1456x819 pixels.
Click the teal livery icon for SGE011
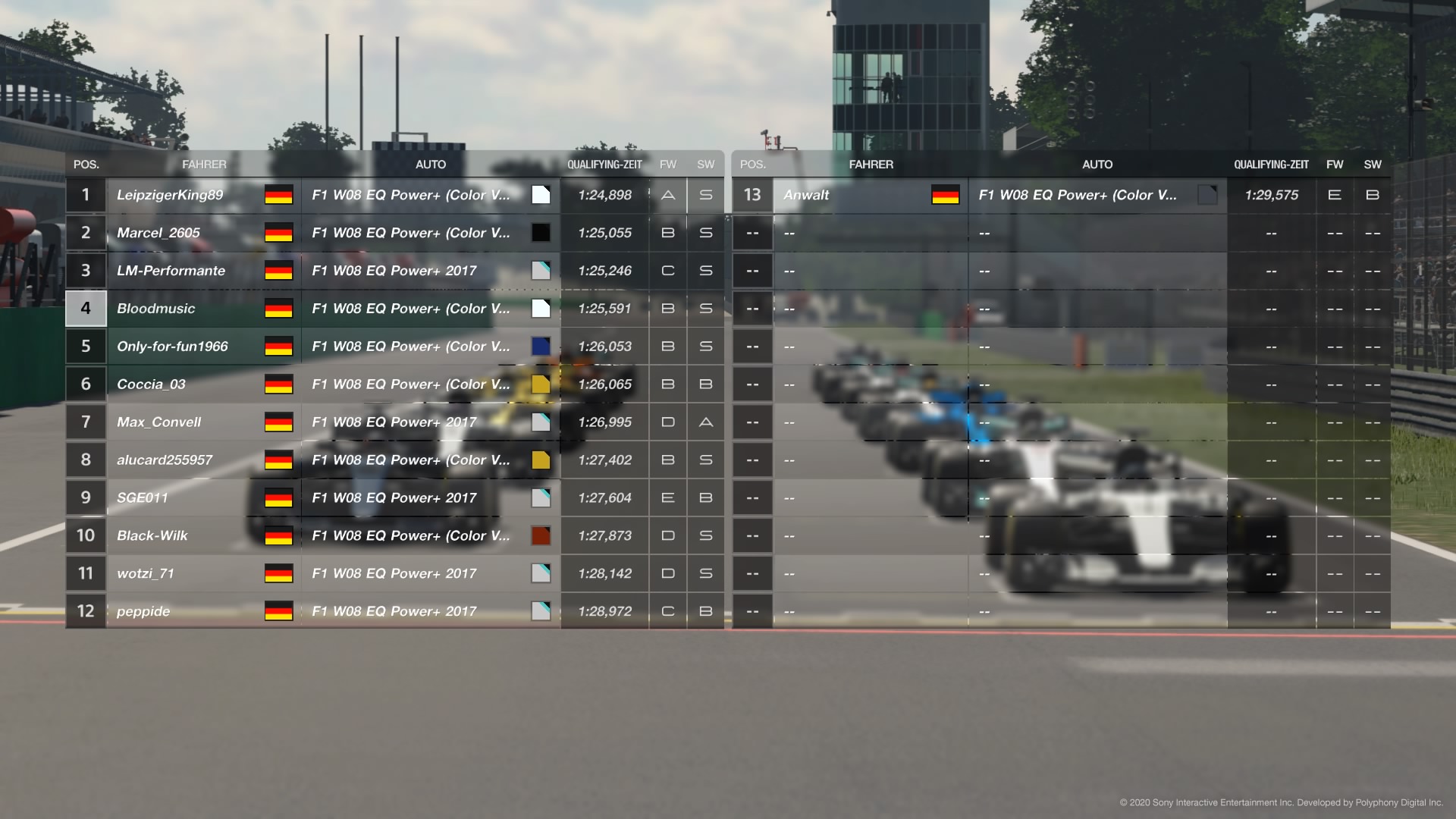(541, 497)
